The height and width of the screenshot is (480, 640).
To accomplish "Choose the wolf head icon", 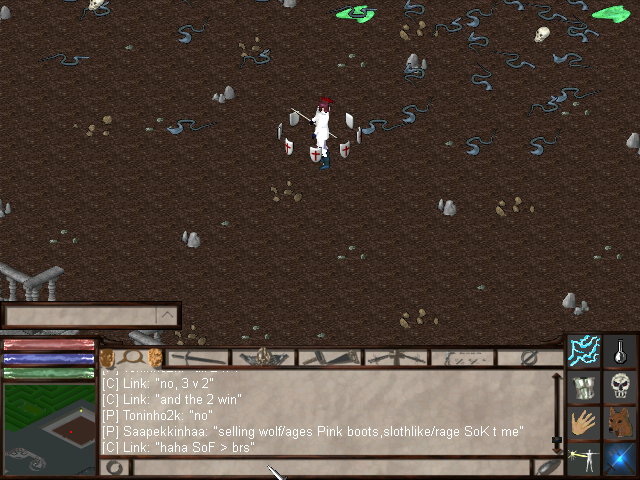I will pos(621,423).
